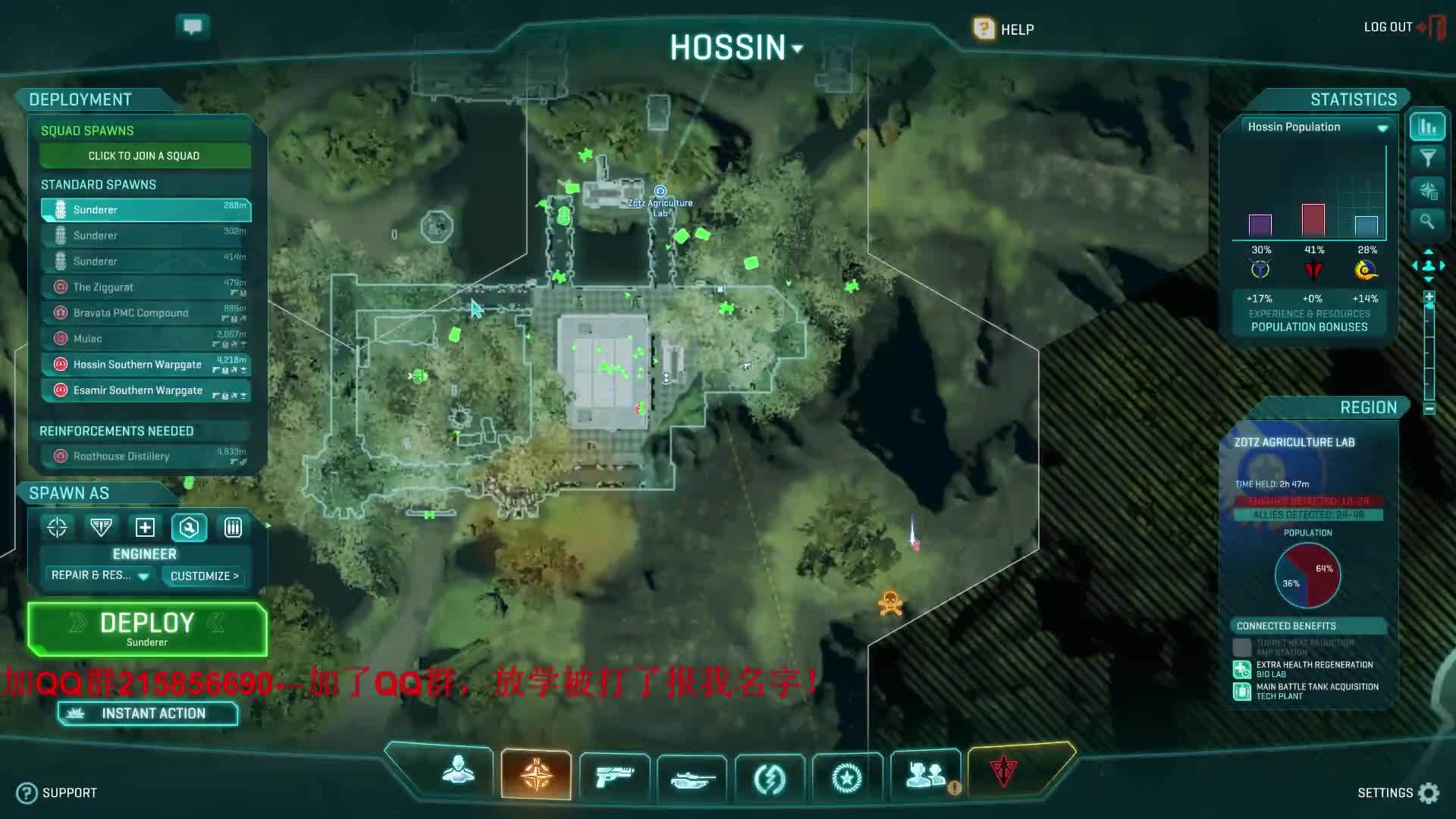The image size is (1456, 819).
Task: Open the Certifications lightning icon
Action: pyautogui.click(x=770, y=775)
